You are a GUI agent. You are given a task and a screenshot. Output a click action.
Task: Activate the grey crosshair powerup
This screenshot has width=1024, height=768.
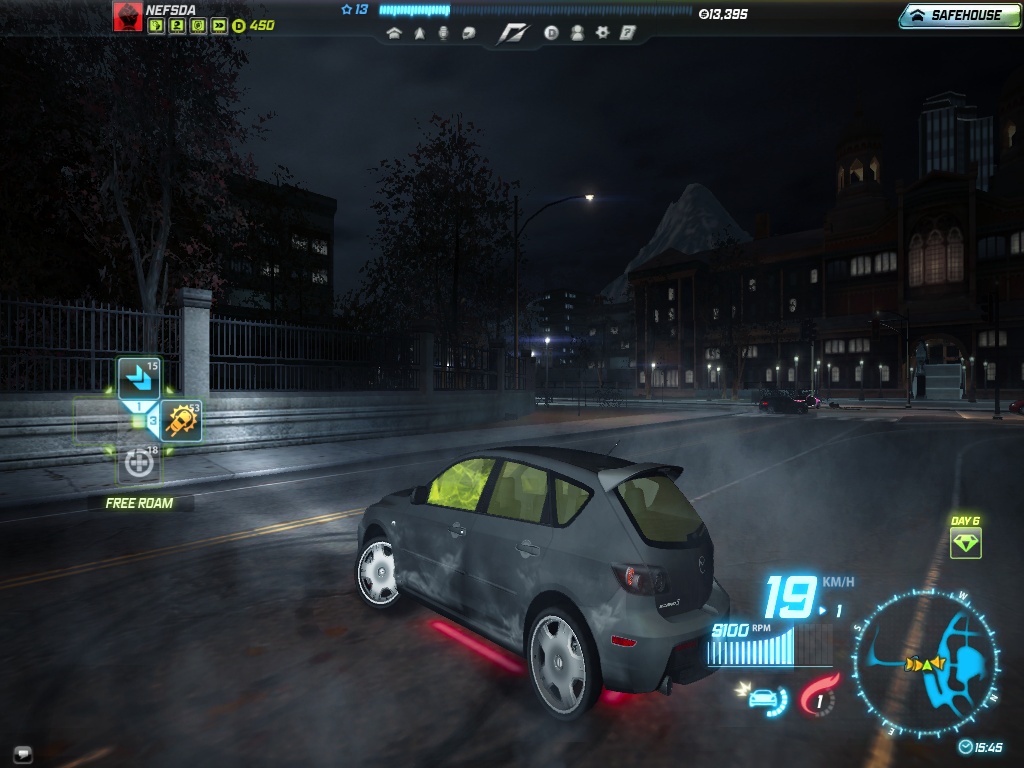click(x=138, y=463)
